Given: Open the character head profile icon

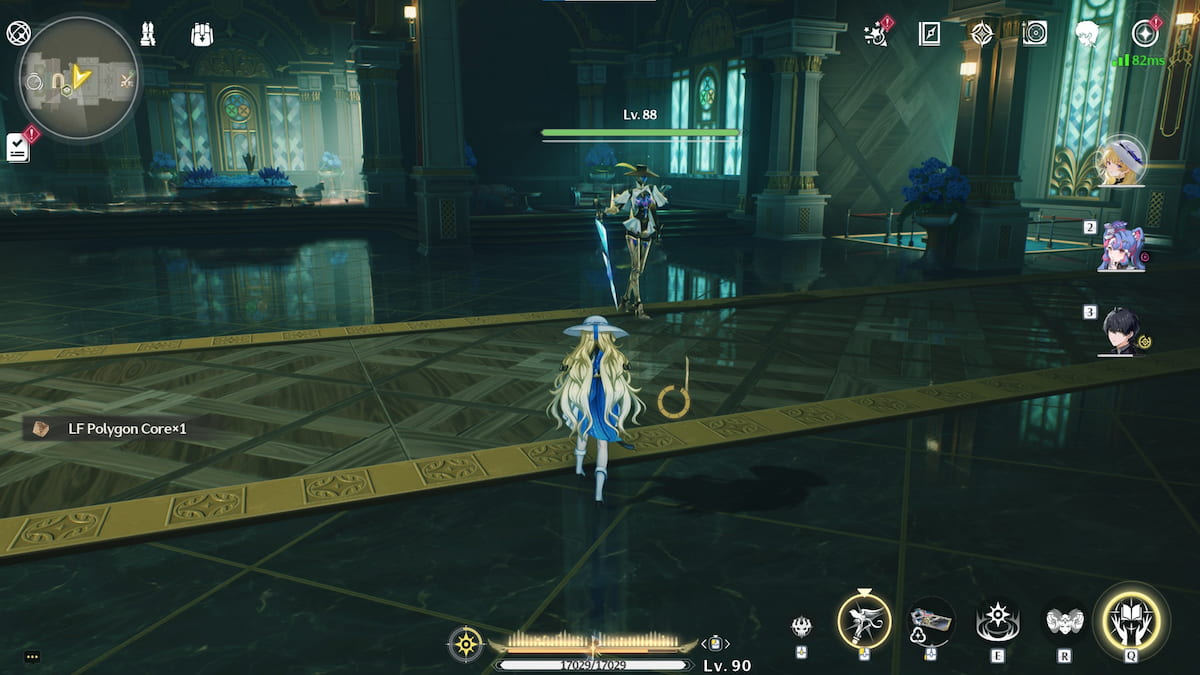Looking at the screenshot, I should click(x=1087, y=34).
